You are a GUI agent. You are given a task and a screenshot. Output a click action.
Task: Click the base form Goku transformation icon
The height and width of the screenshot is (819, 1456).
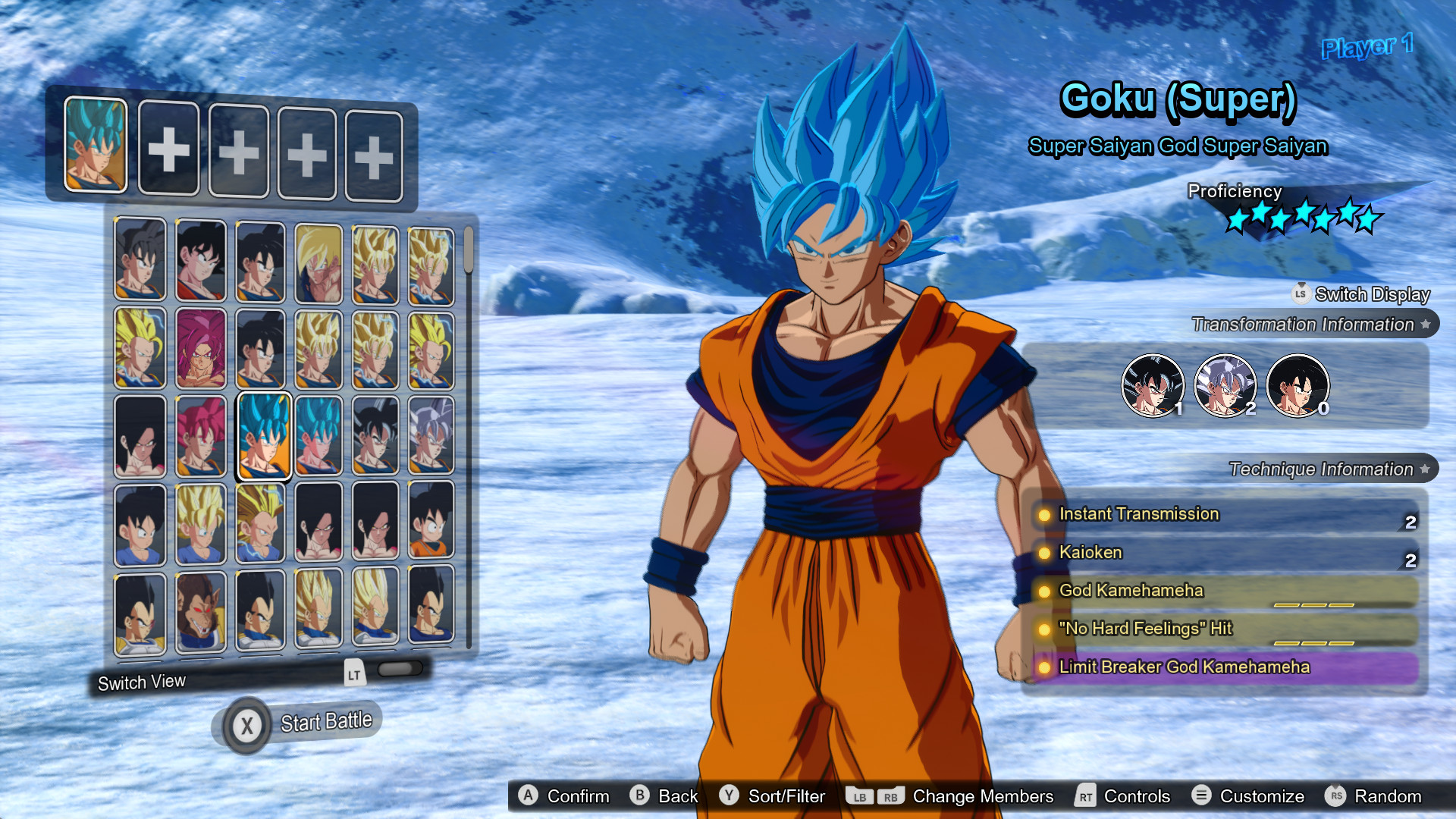point(1298,387)
